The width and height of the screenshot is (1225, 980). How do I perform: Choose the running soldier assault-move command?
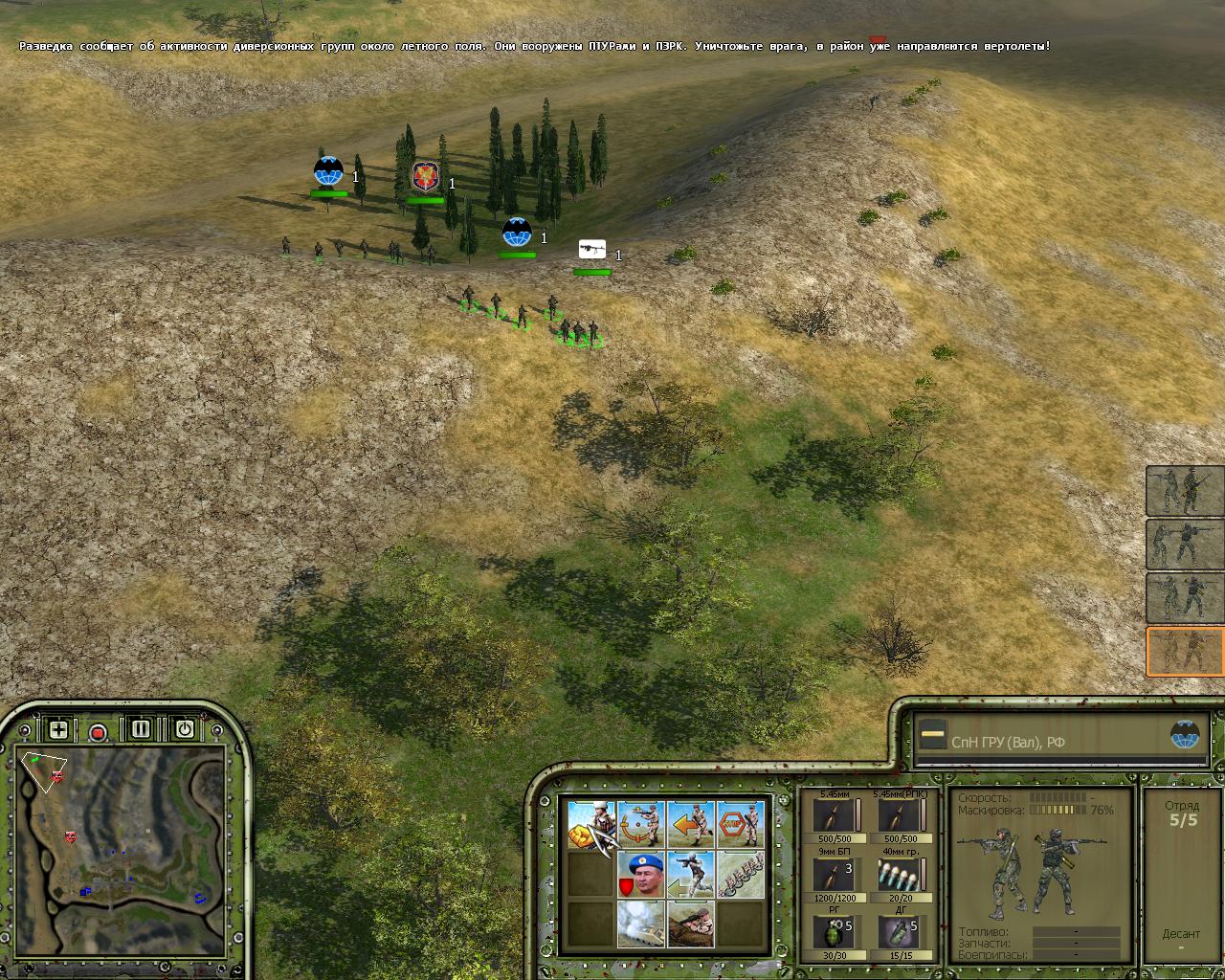[x=691, y=874]
